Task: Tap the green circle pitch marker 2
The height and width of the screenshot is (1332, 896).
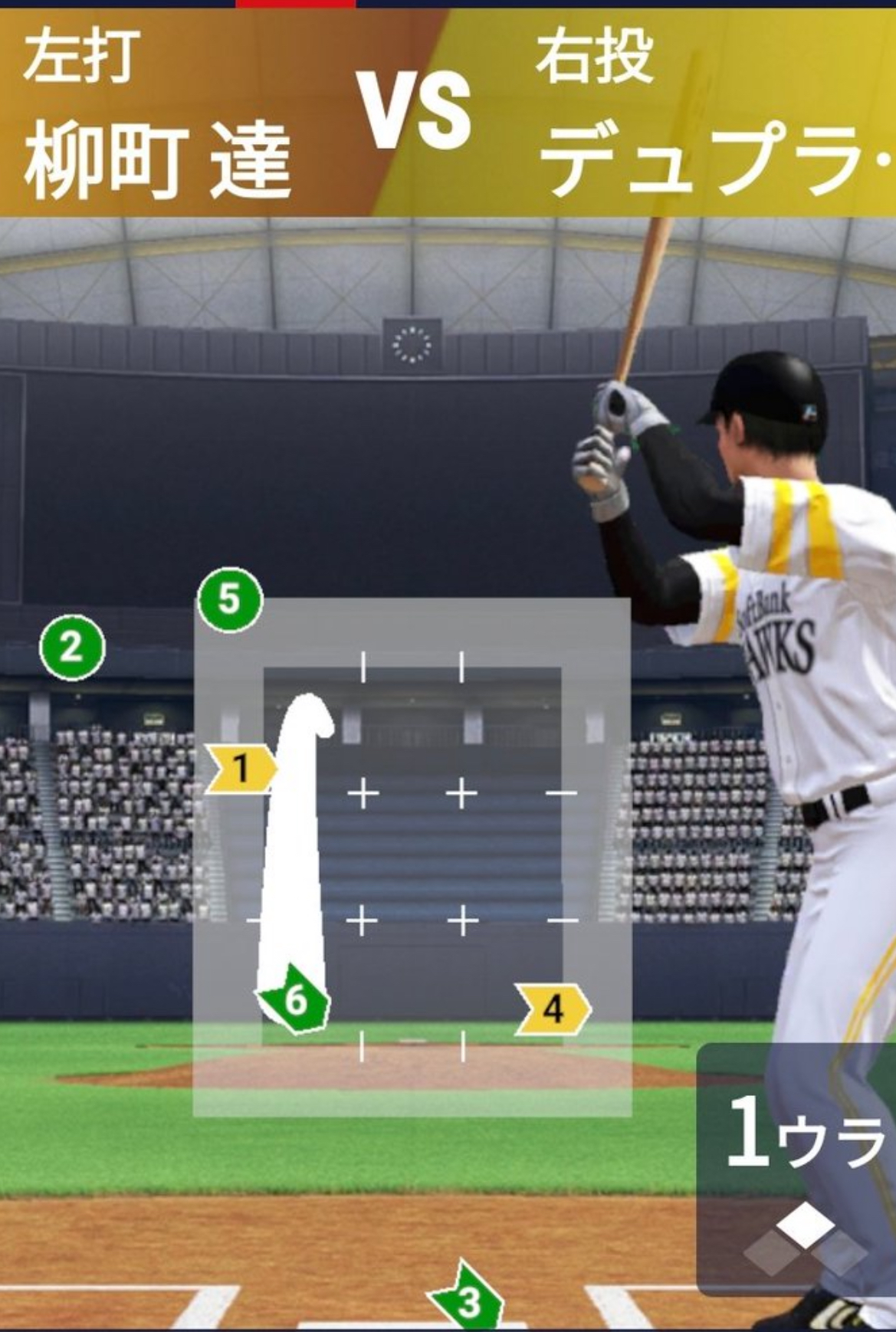Action: (72, 648)
